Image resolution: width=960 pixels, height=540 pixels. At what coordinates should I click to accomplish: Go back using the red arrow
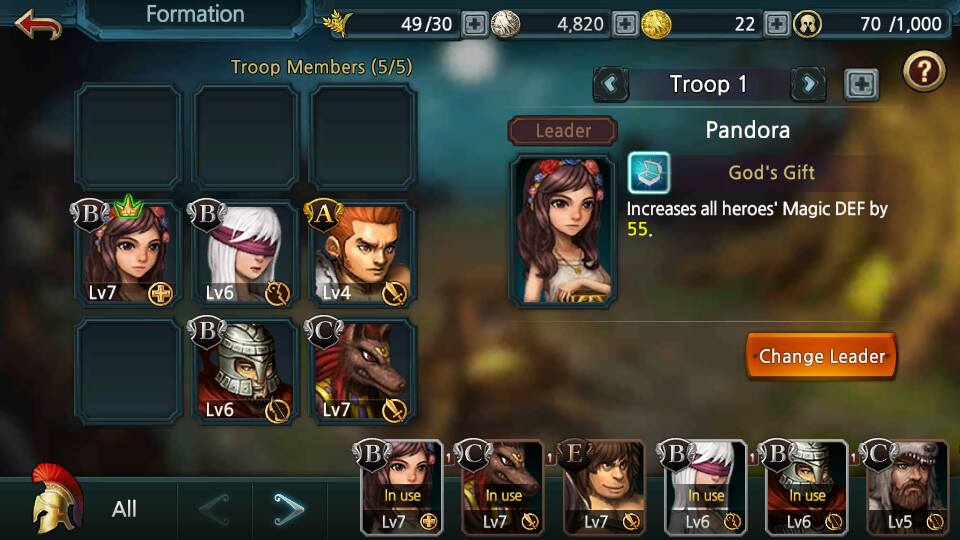pos(38,23)
